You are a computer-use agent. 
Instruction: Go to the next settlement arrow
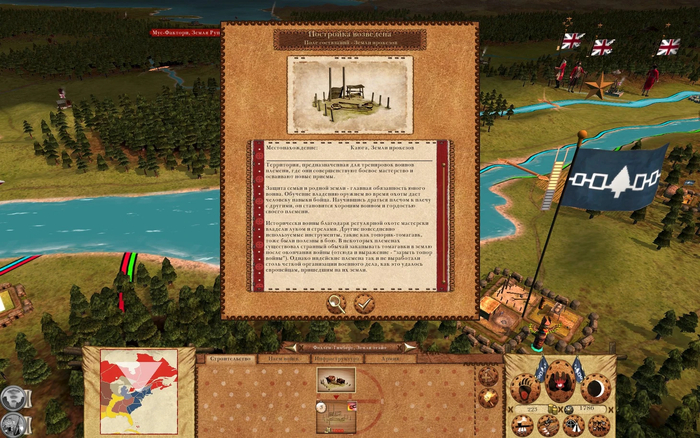click(409, 347)
